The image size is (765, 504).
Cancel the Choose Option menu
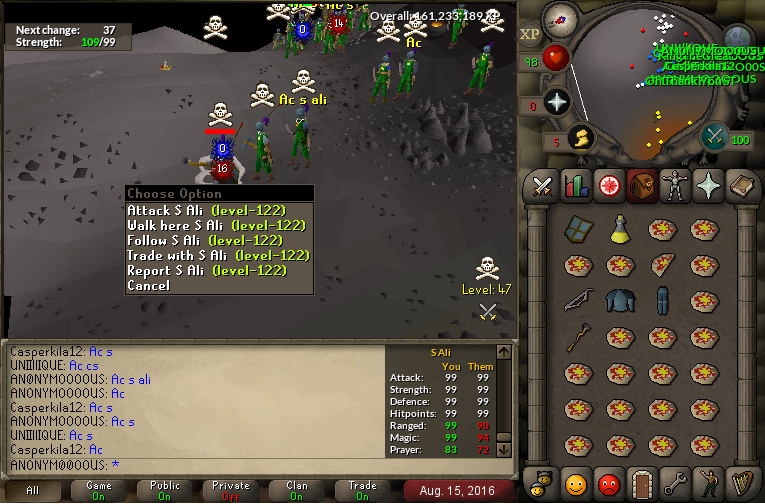[148, 286]
